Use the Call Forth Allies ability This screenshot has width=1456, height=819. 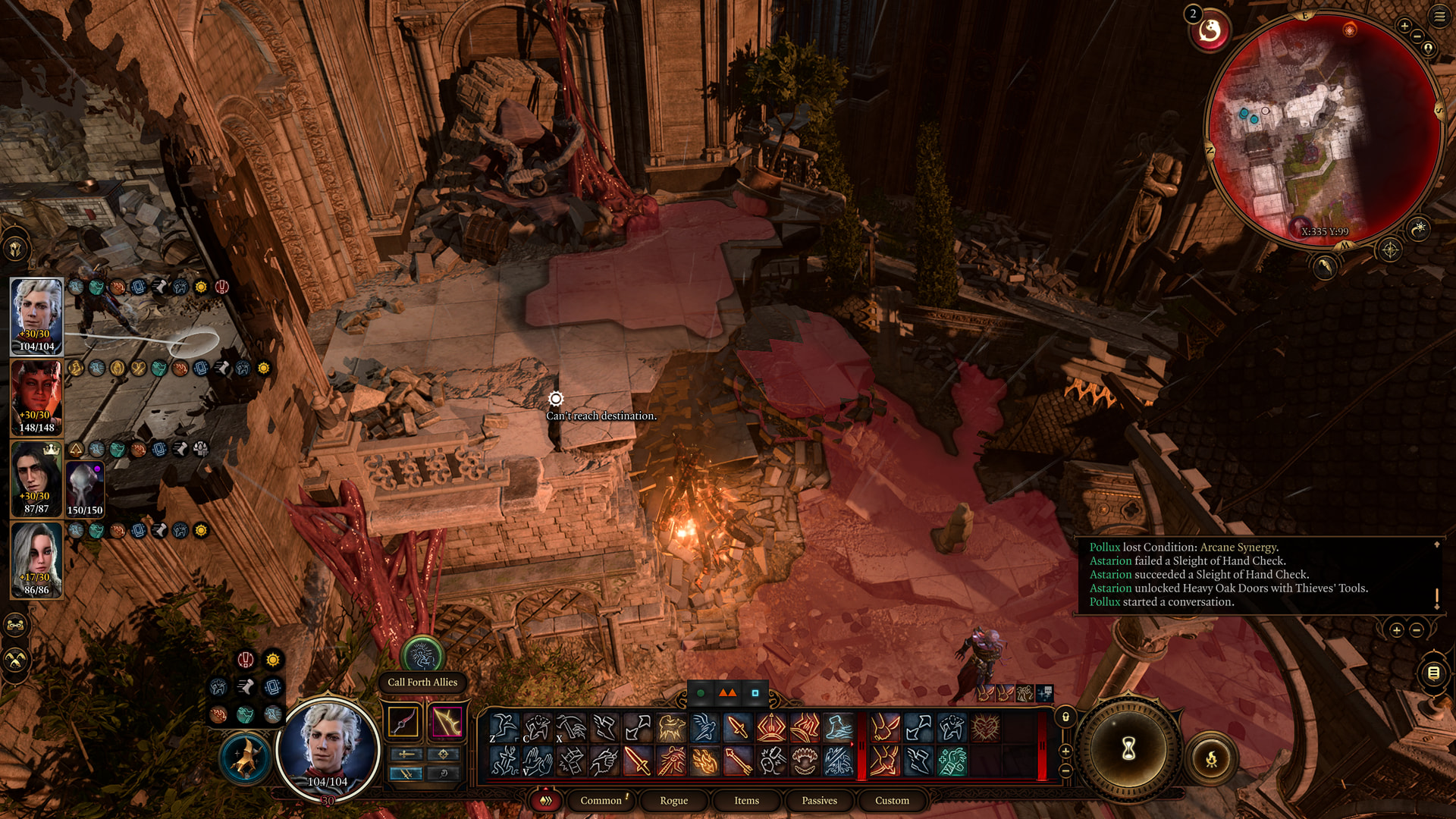422,654
